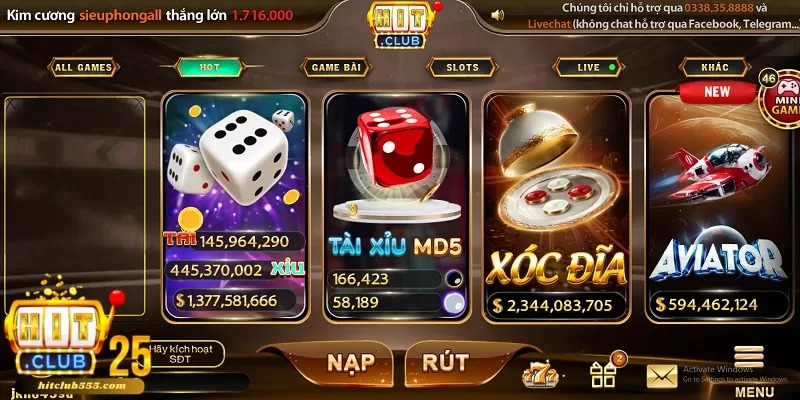Image resolution: width=800 pixels, height=400 pixels.
Task: Open the 777 slot machine icon
Action: tap(540, 373)
